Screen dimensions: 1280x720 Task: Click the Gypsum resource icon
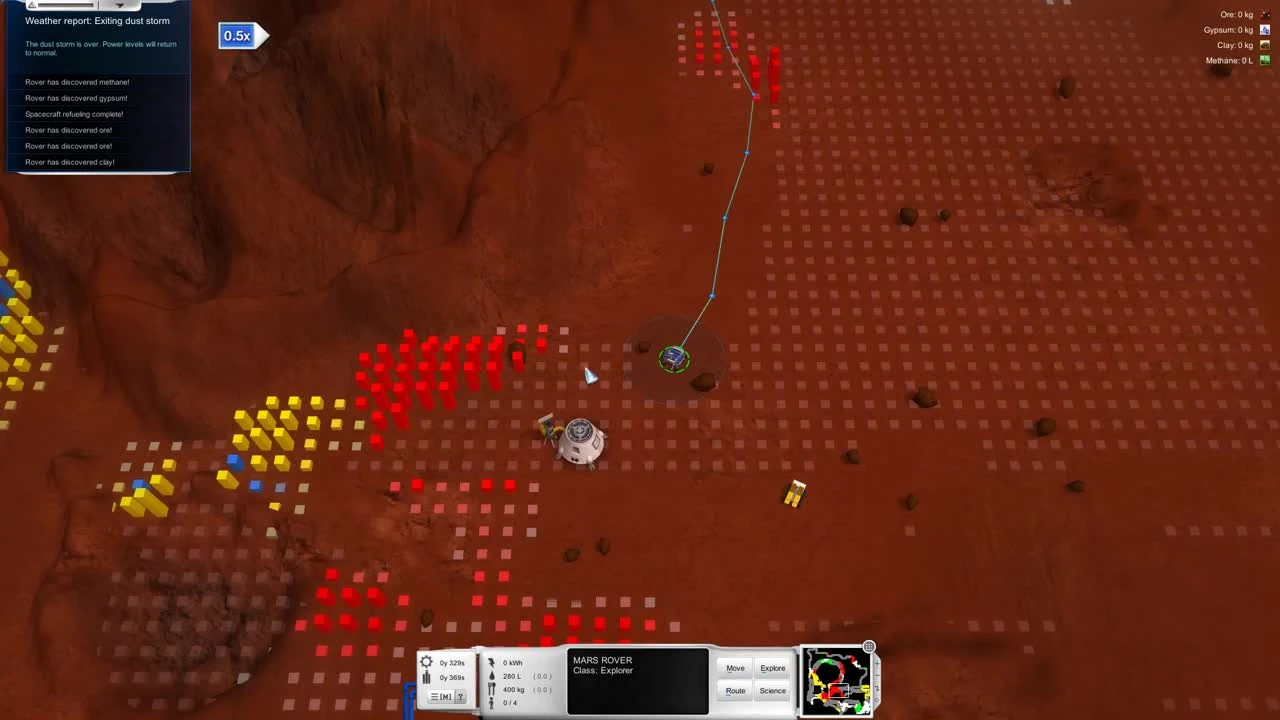pyautogui.click(x=1265, y=30)
